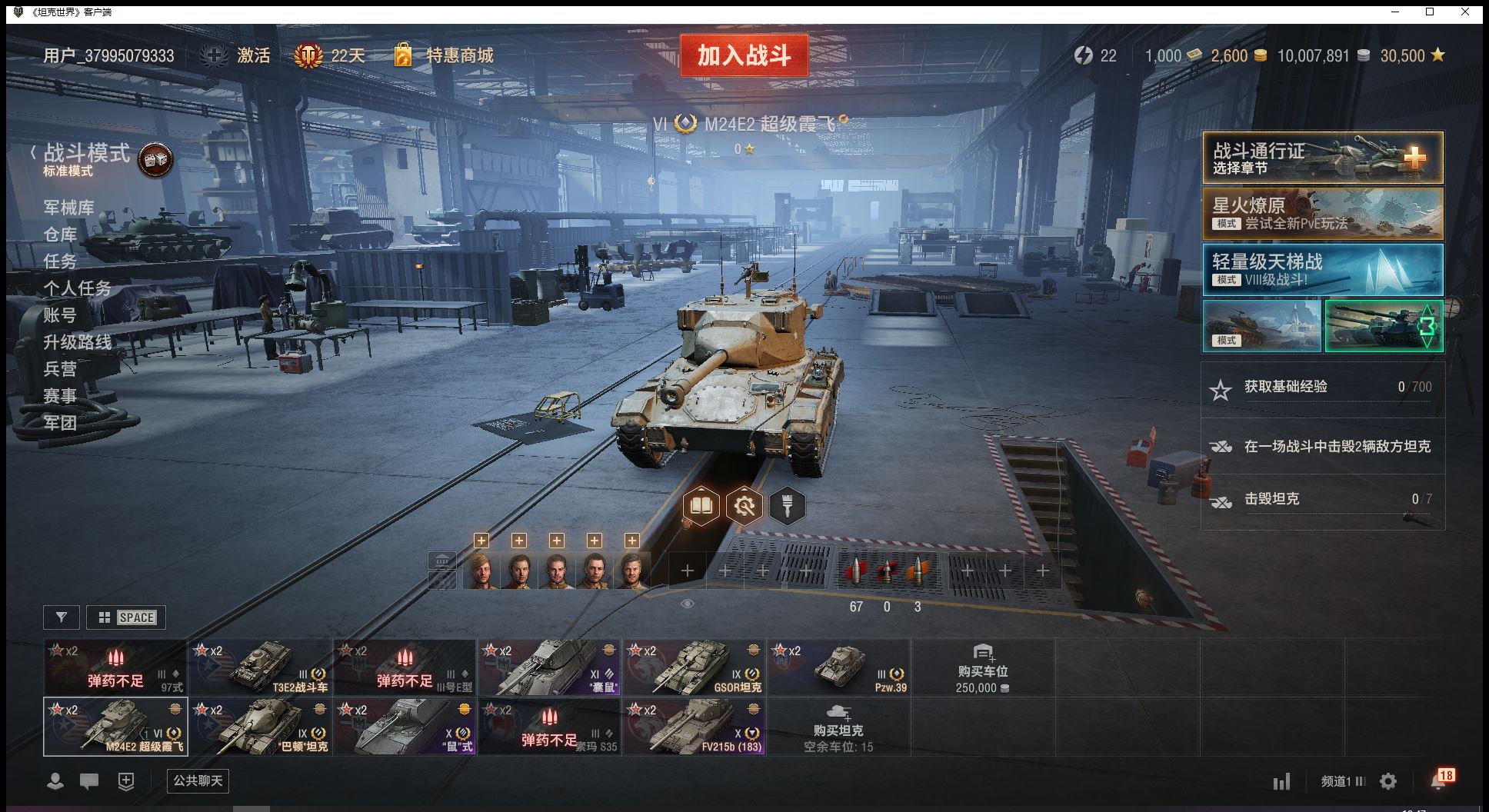Open the tank carousel filter
Viewport: 1489px width, 812px height.
62,617
